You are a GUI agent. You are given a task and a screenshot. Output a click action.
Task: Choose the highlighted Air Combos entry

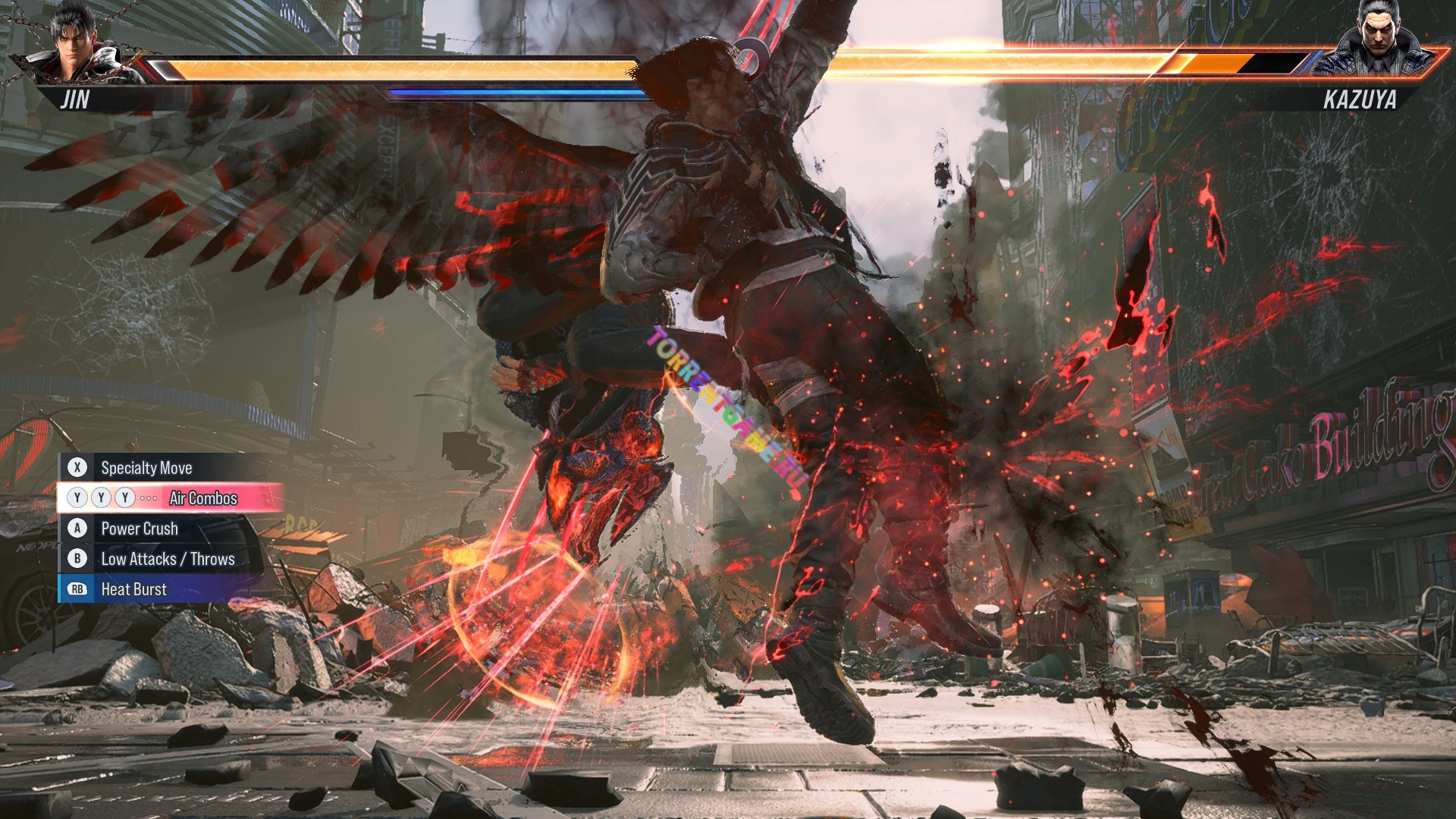tap(202, 498)
